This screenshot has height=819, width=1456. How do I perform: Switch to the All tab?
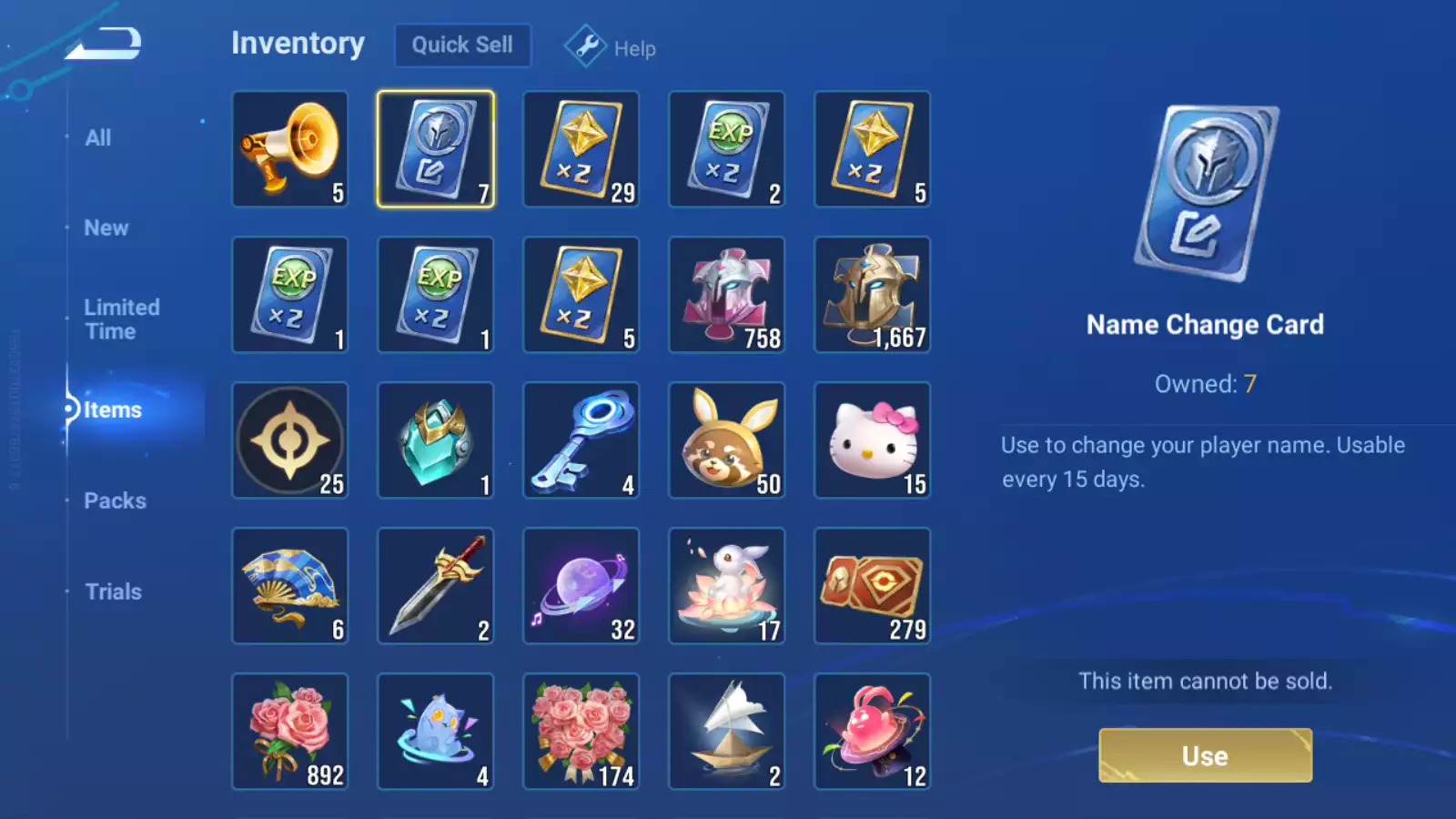pyautogui.click(x=98, y=138)
